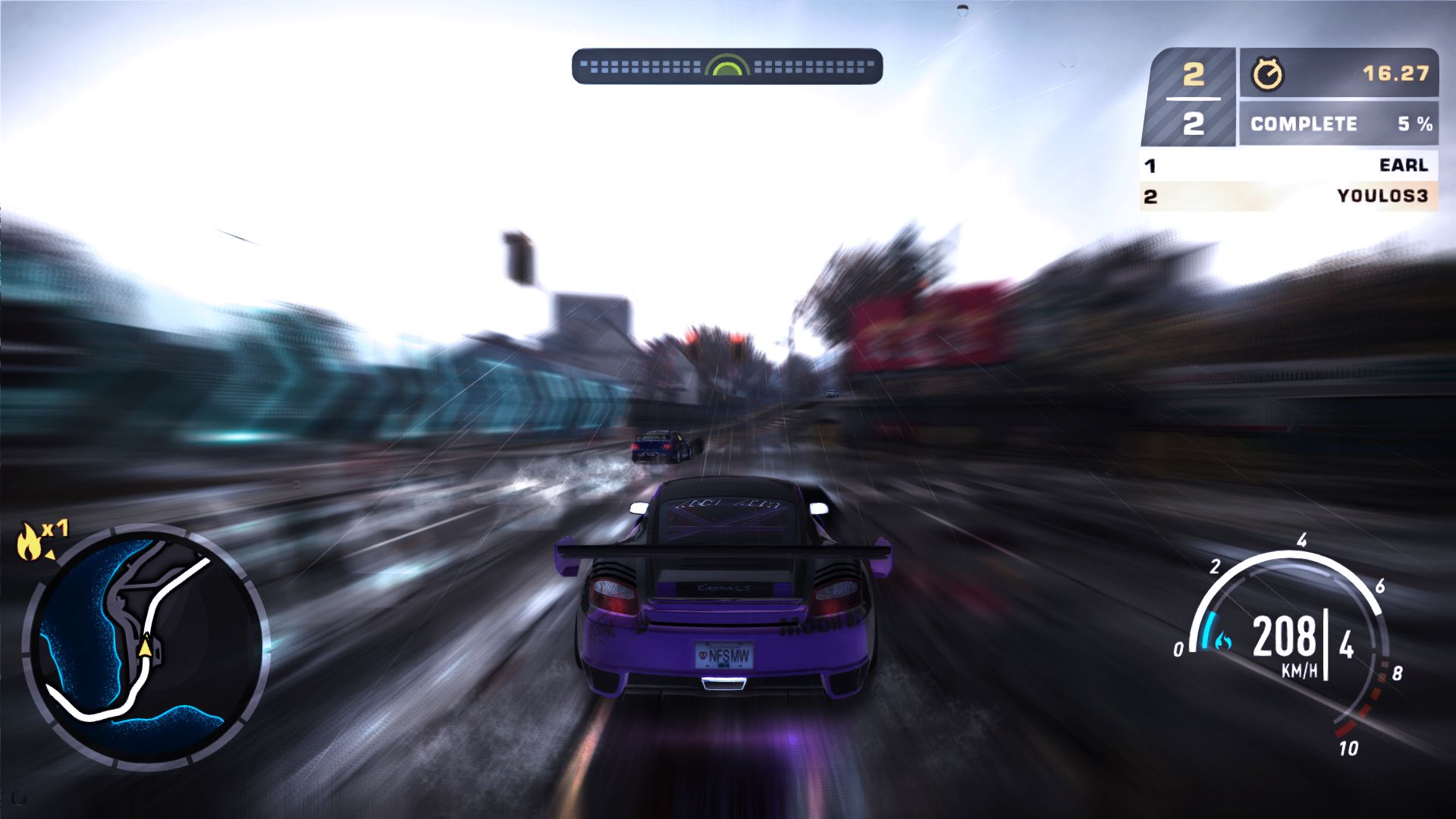This screenshot has width=1456, height=819.
Task: Click the stopwatch lap timer icon
Action: [x=1267, y=74]
